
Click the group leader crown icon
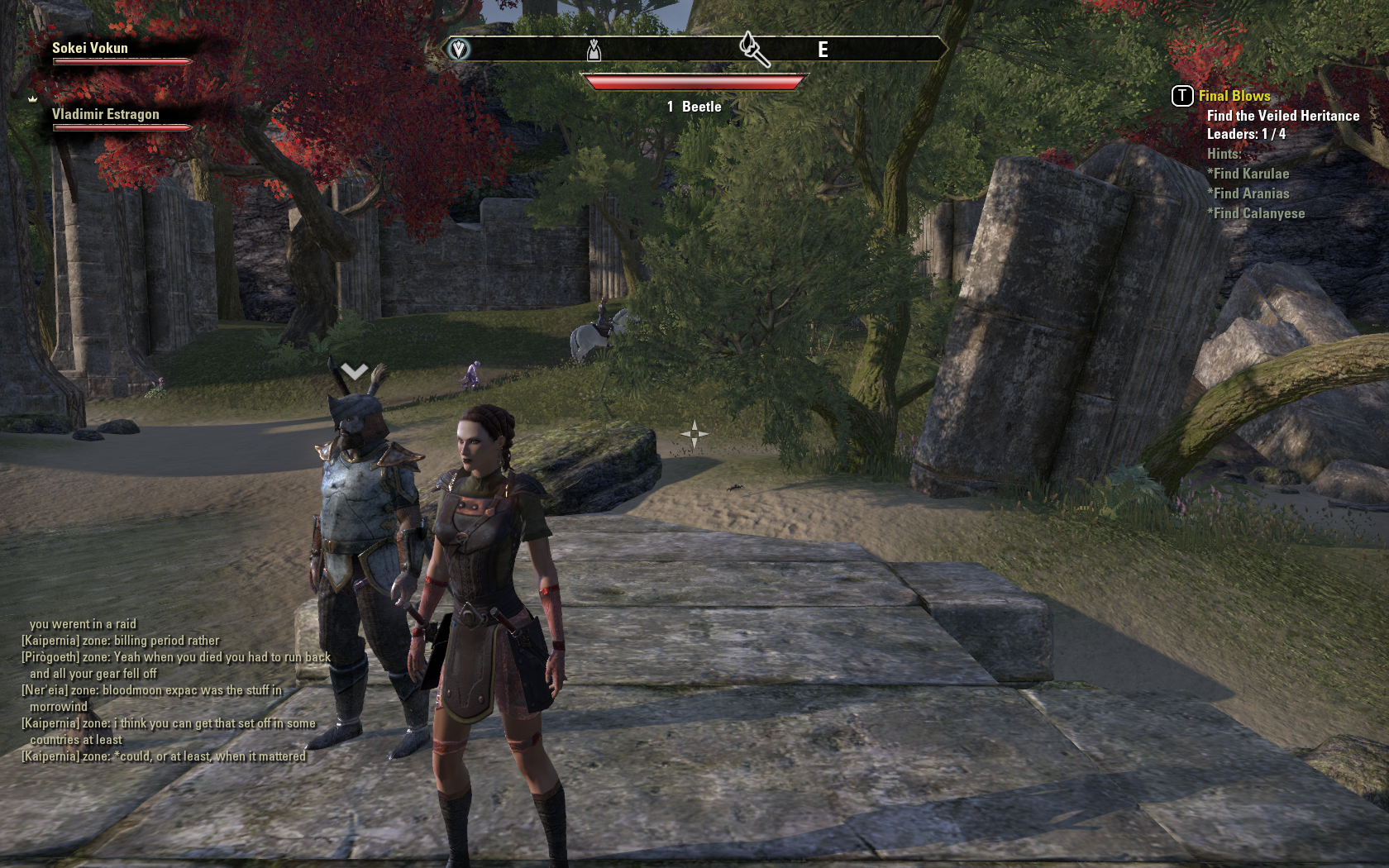33,98
